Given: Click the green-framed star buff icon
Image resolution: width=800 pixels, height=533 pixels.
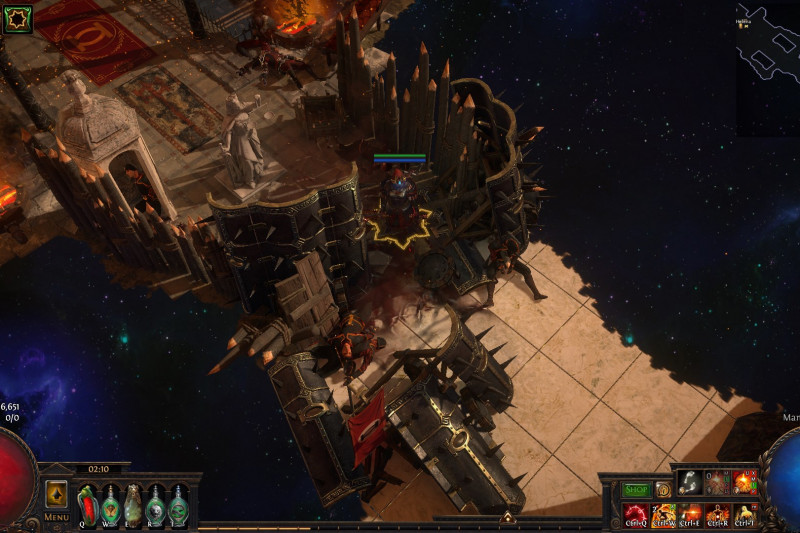Looking at the screenshot, I should [18, 18].
